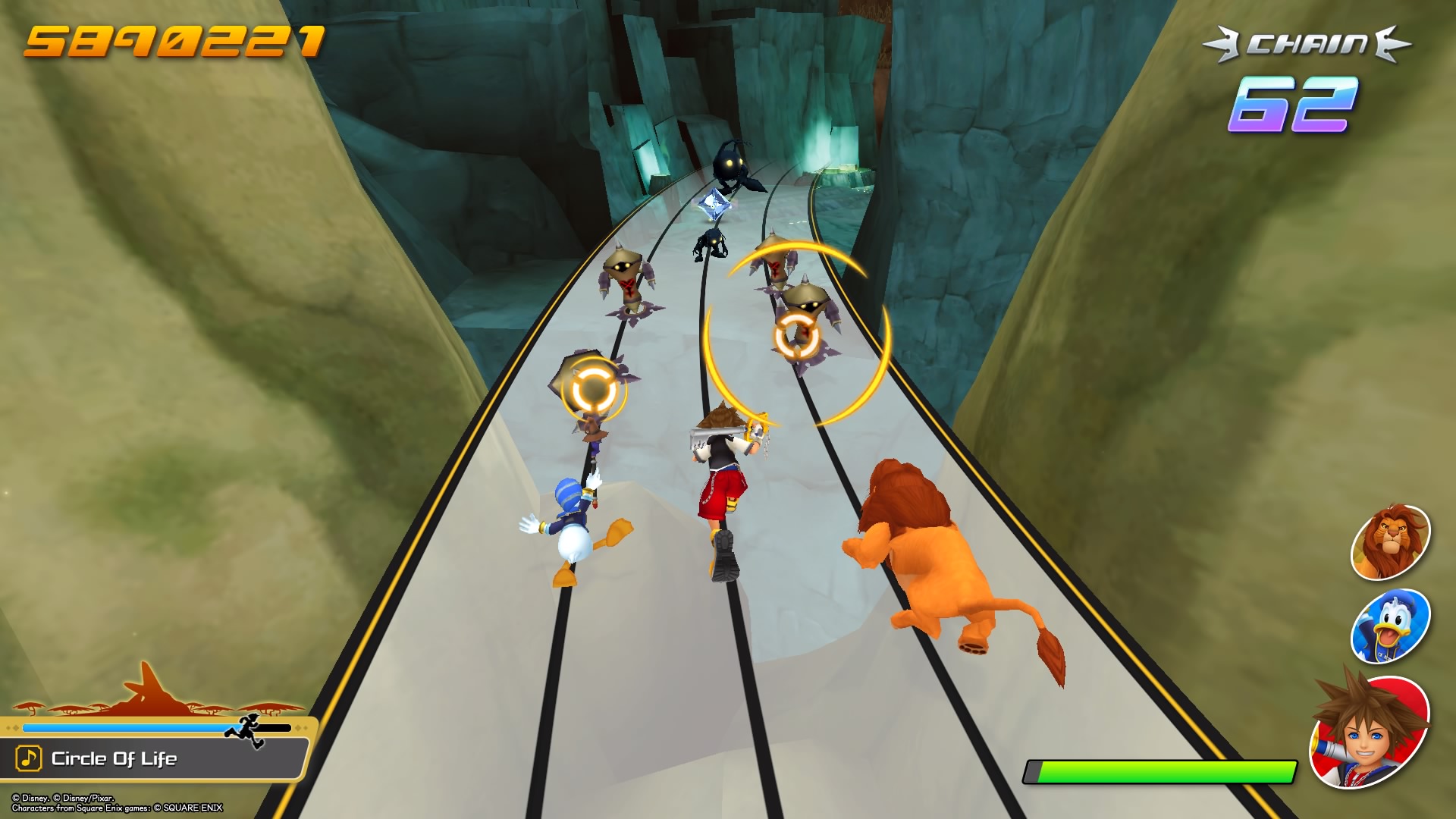The width and height of the screenshot is (1456, 819).
Task: Click Sora's character portrait
Action: [x=1370, y=731]
